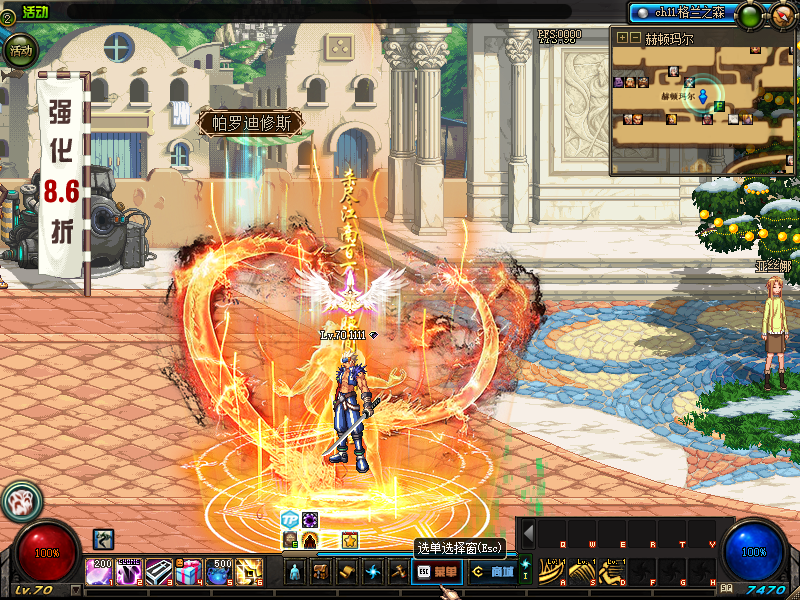
Task: Click the green E marker on minimap
Action: click(x=718, y=106)
